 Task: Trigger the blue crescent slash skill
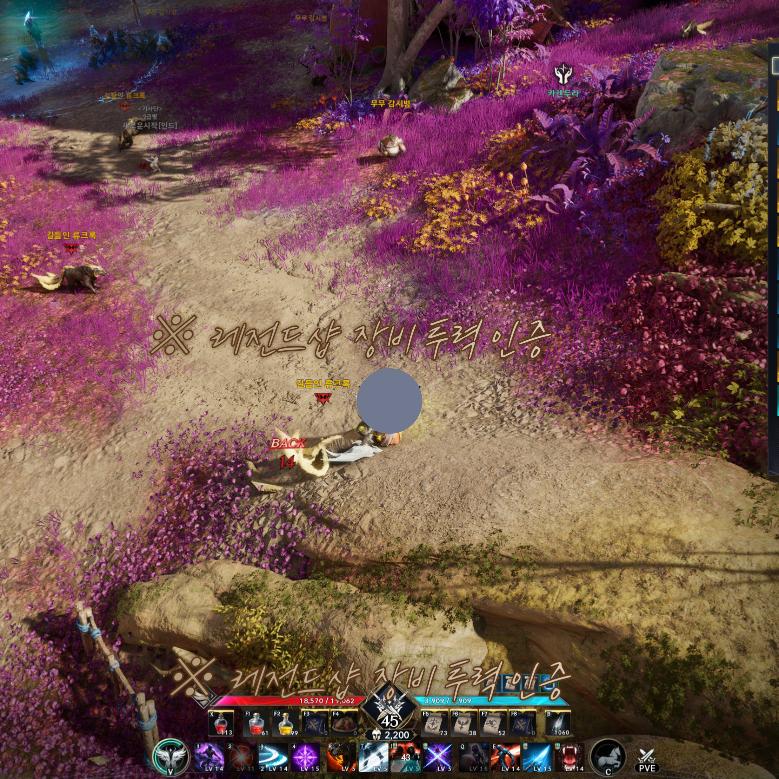click(x=273, y=756)
